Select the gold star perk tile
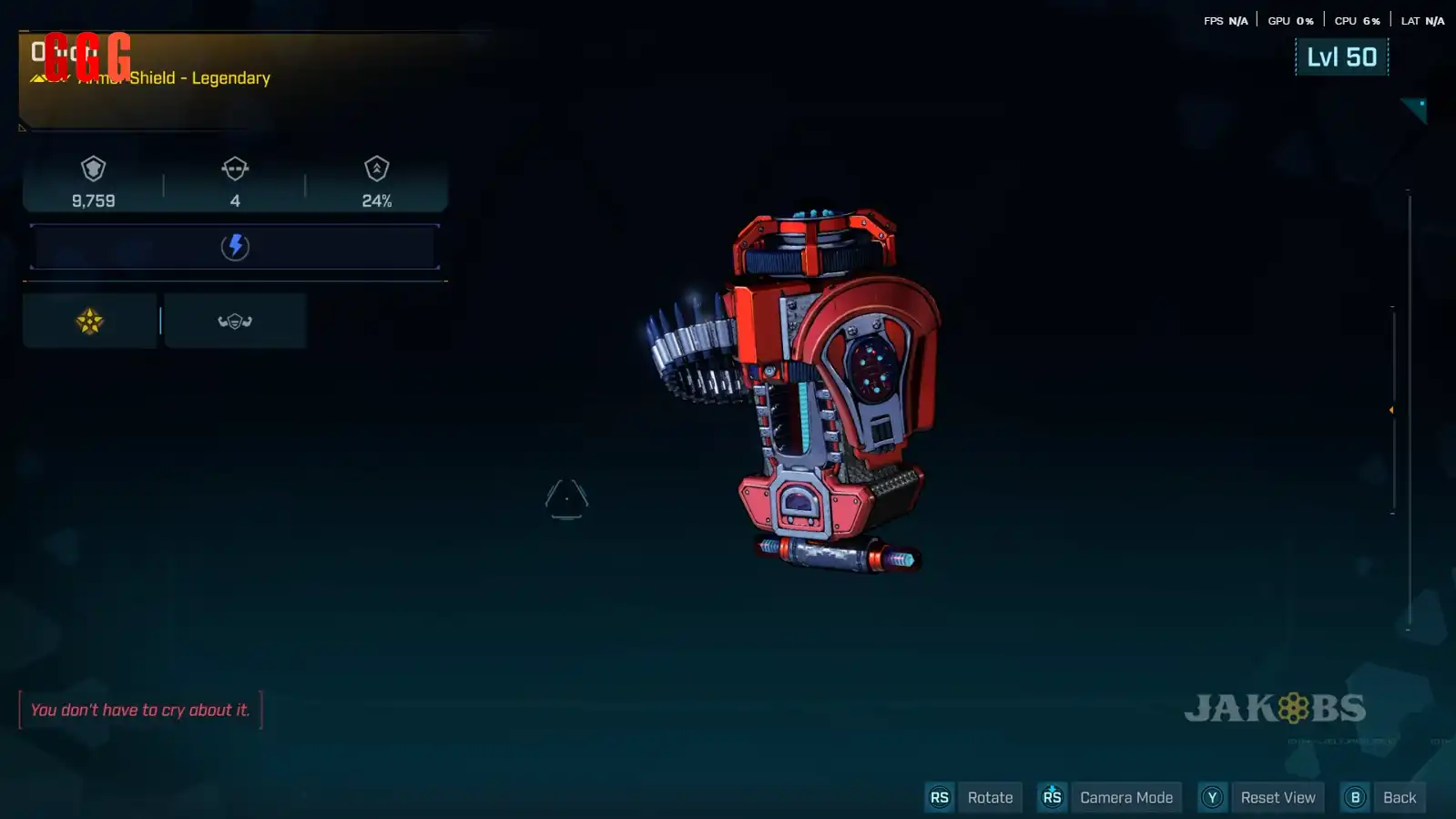Image resolution: width=1456 pixels, height=819 pixels. (x=90, y=322)
